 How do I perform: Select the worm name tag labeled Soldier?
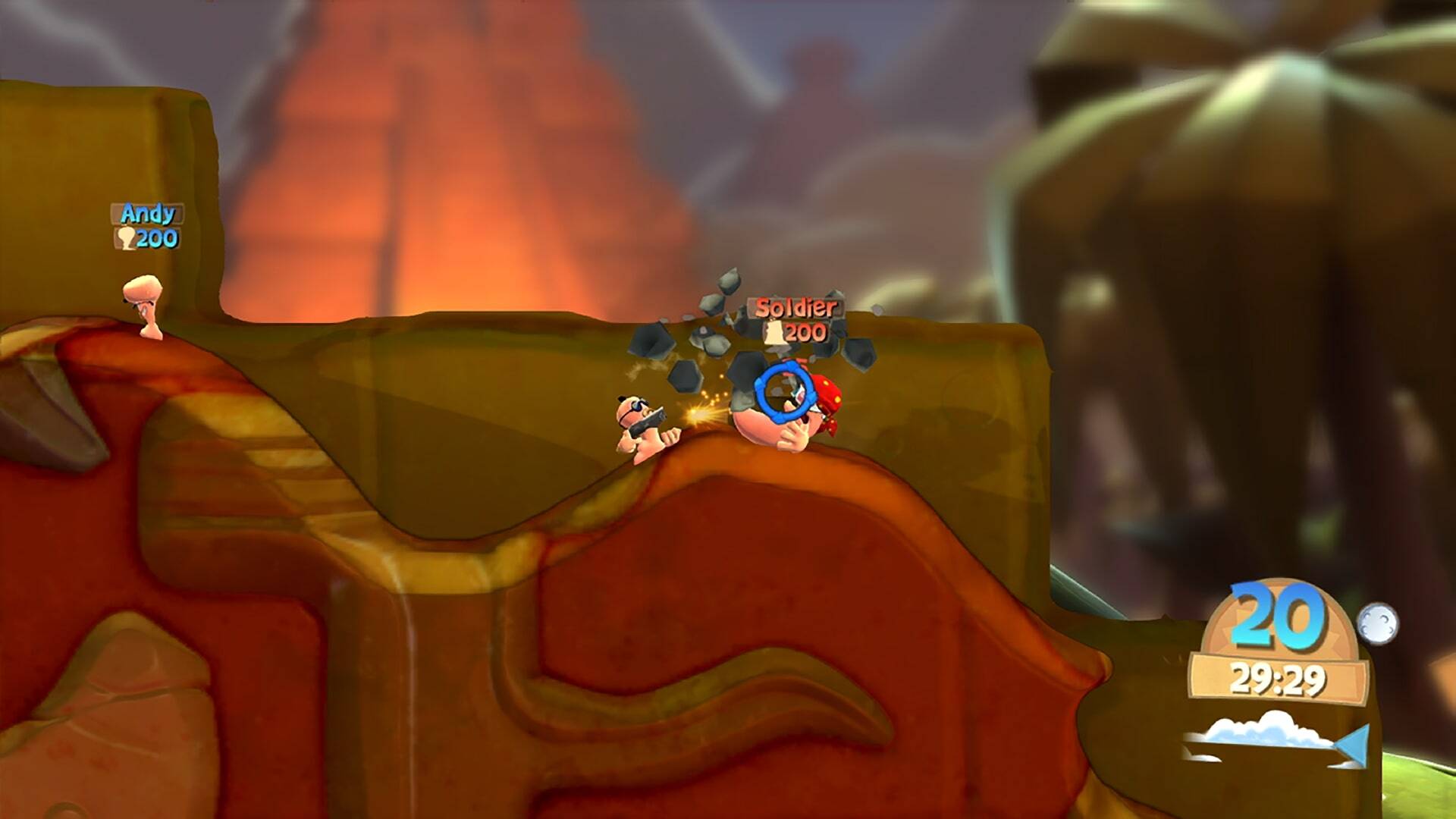pos(795,308)
